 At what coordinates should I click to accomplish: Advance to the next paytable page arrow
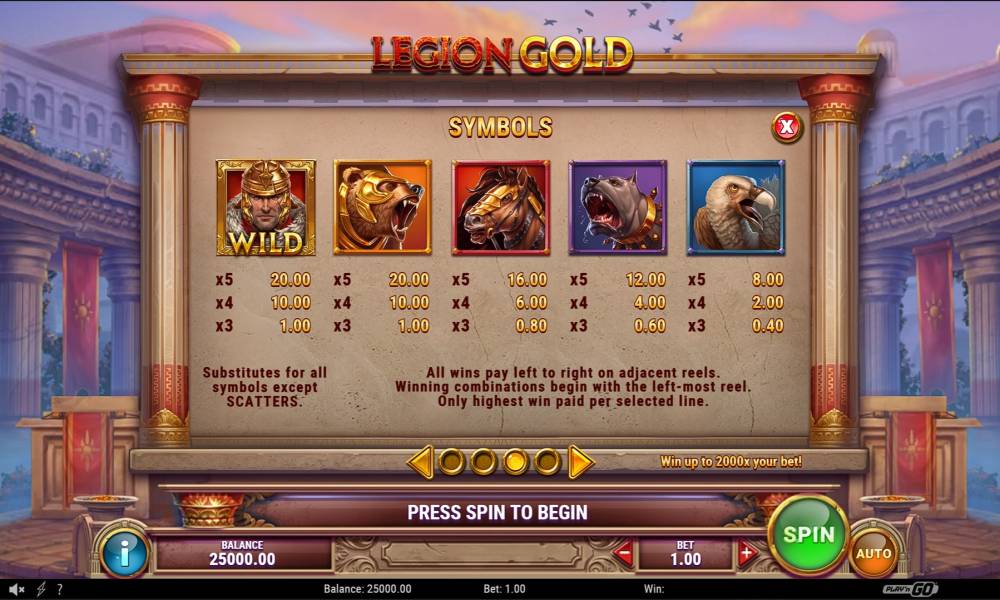pos(581,461)
